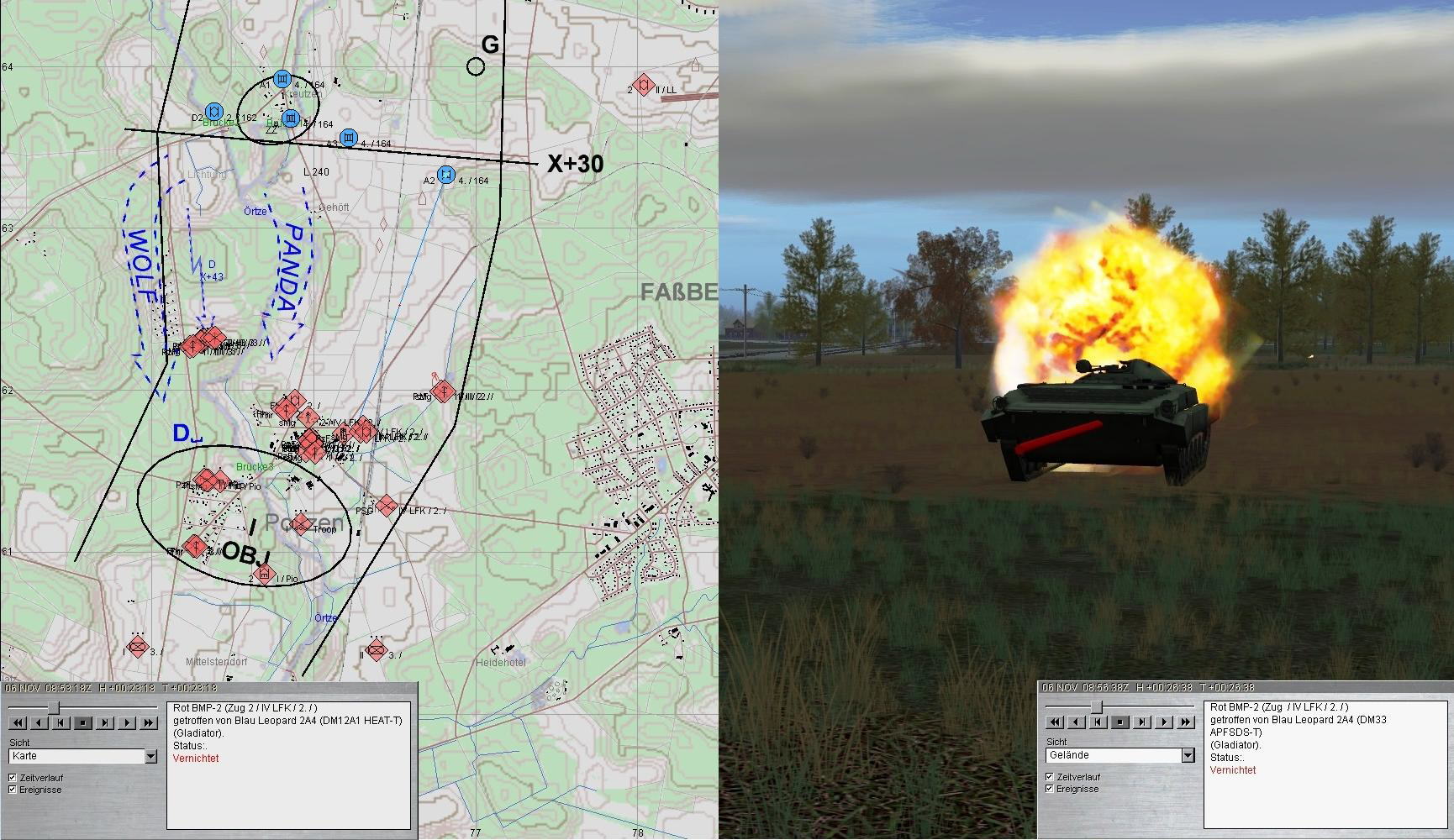
Task: Skip to previous event in the Gelände panel
Action: pyautogui.click(x=1097, y=722)
